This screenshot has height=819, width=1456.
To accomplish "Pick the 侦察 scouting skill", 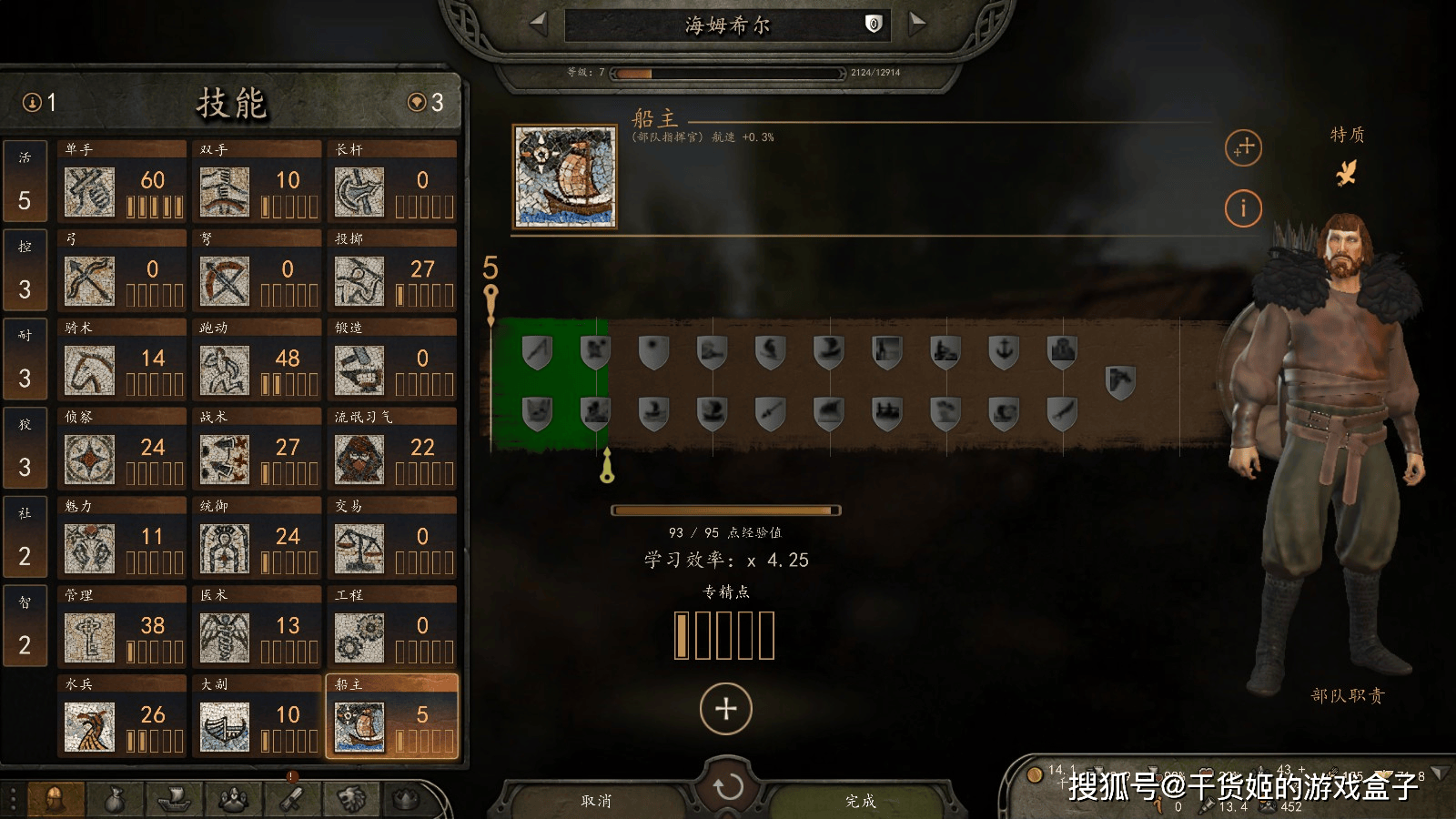I will (x=122, y=450).
